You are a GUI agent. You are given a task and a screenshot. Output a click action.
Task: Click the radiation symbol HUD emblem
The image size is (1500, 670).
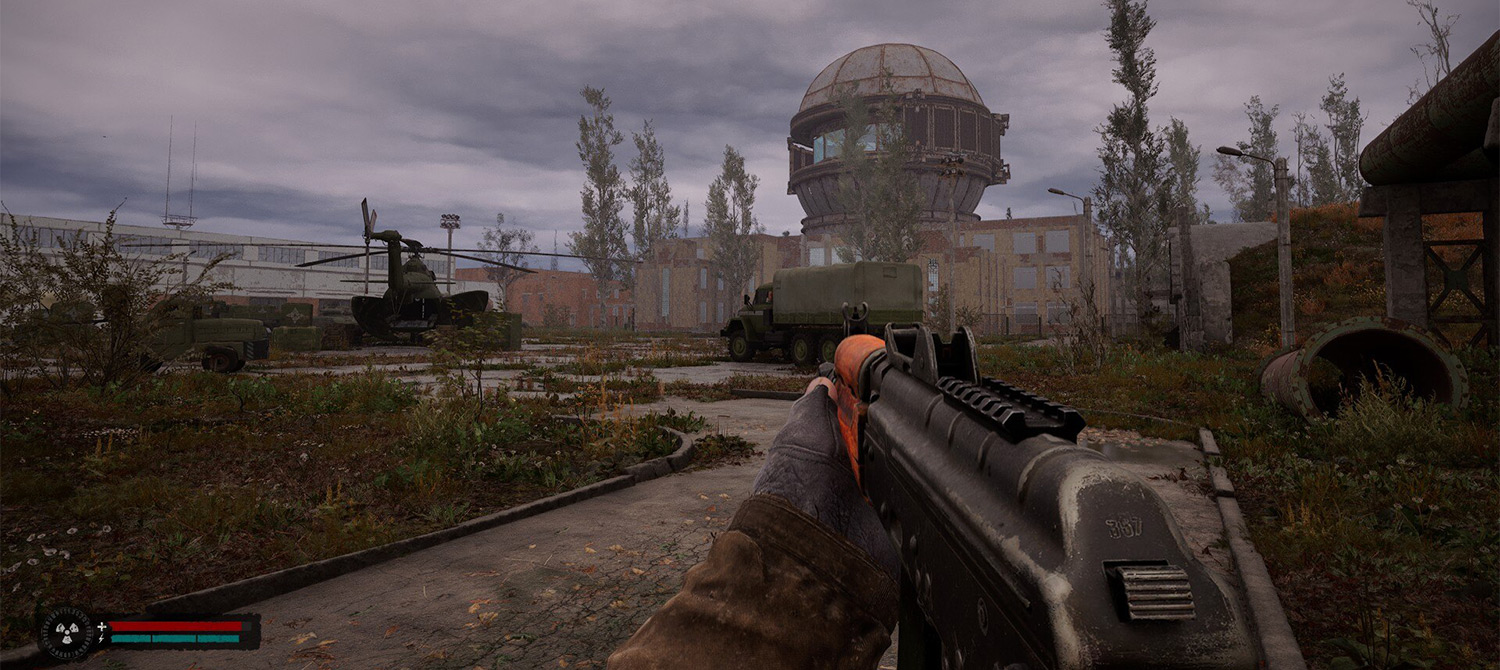pyautogui.click(x=66, y=632)
